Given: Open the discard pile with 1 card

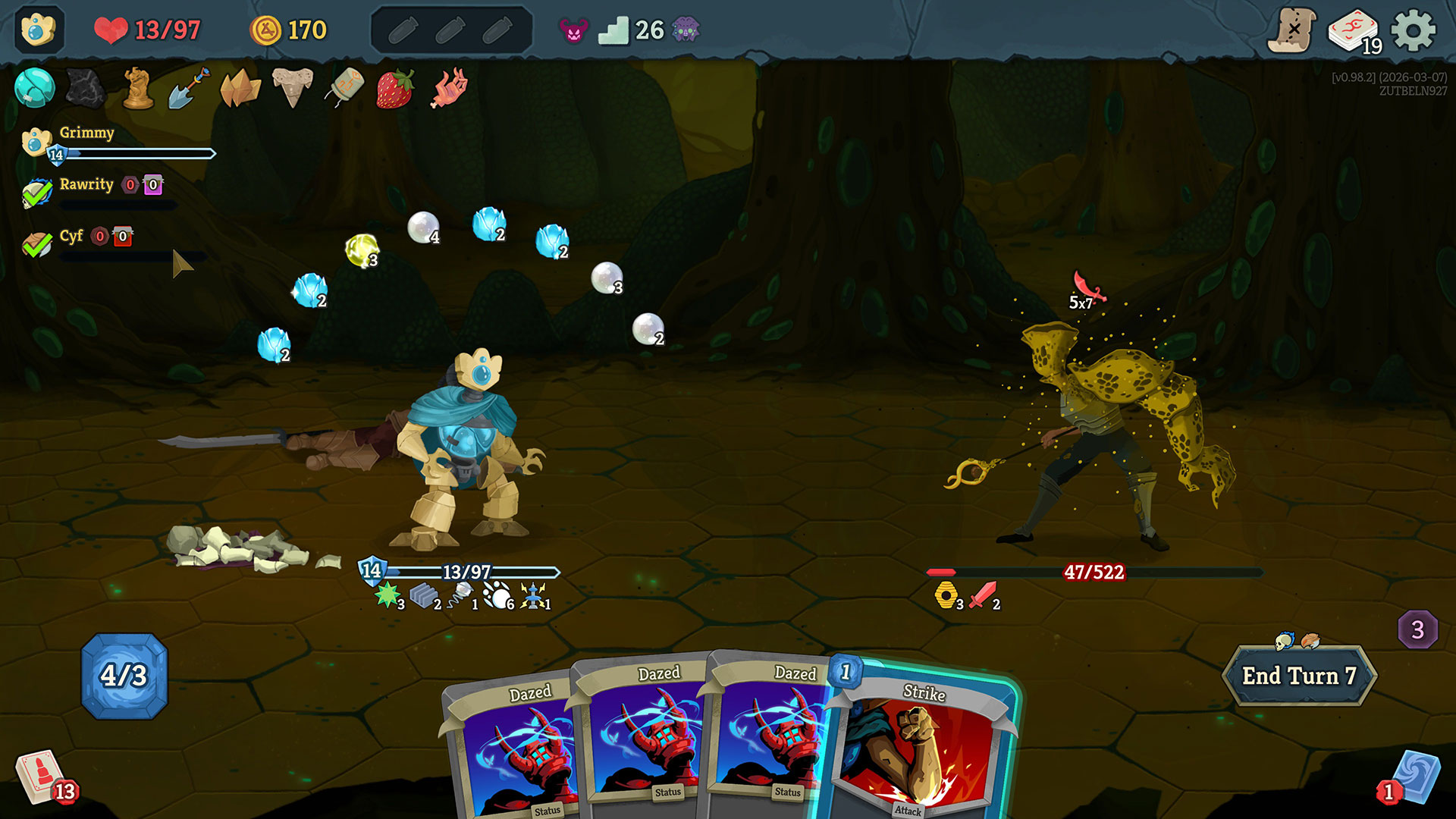Looking at the screenshot, I should coord(1413,777).
